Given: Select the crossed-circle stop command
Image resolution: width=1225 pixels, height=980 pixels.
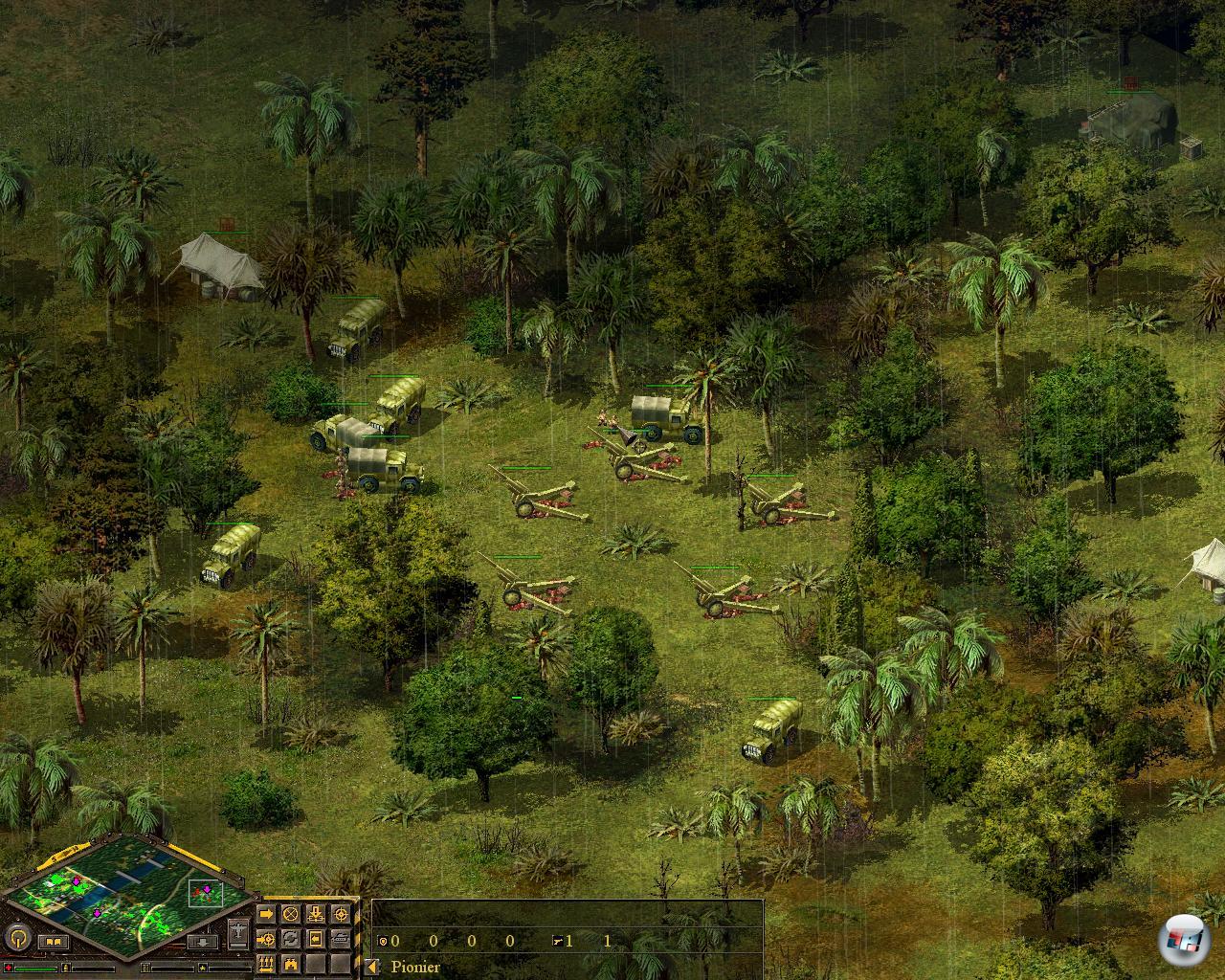Looking at the screenshot, I should (x=291, y=915).
